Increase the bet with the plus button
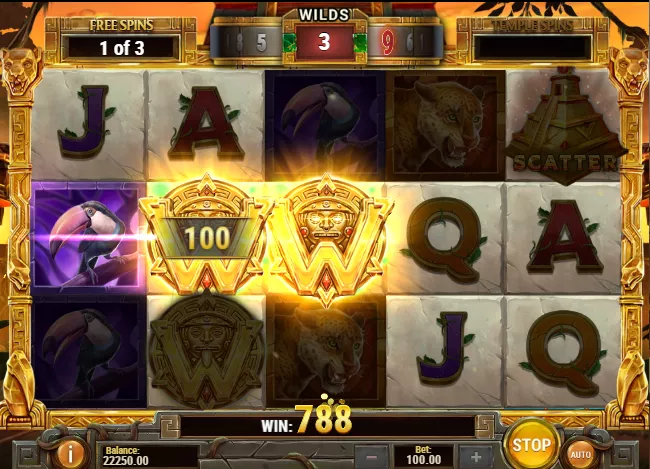This screenshot has width=650, height=469. (476, 456)
